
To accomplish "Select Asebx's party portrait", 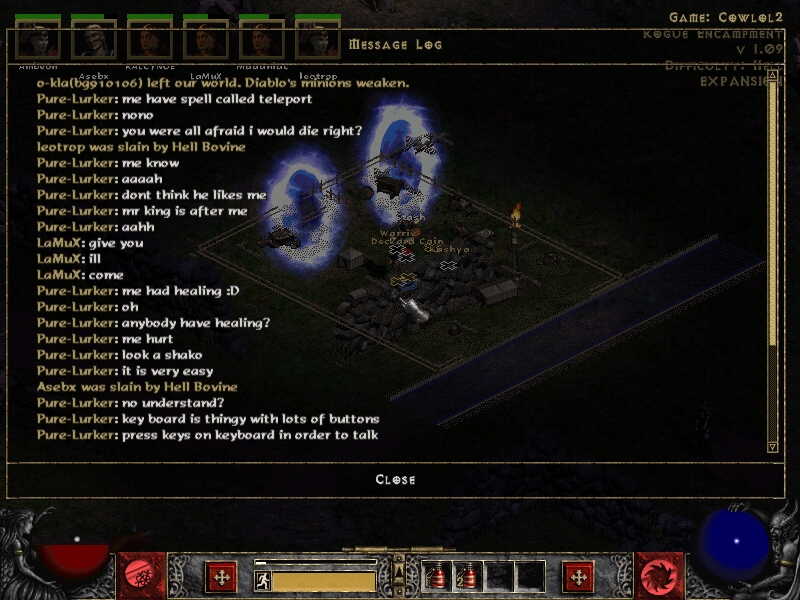I will tap(94, 40).
